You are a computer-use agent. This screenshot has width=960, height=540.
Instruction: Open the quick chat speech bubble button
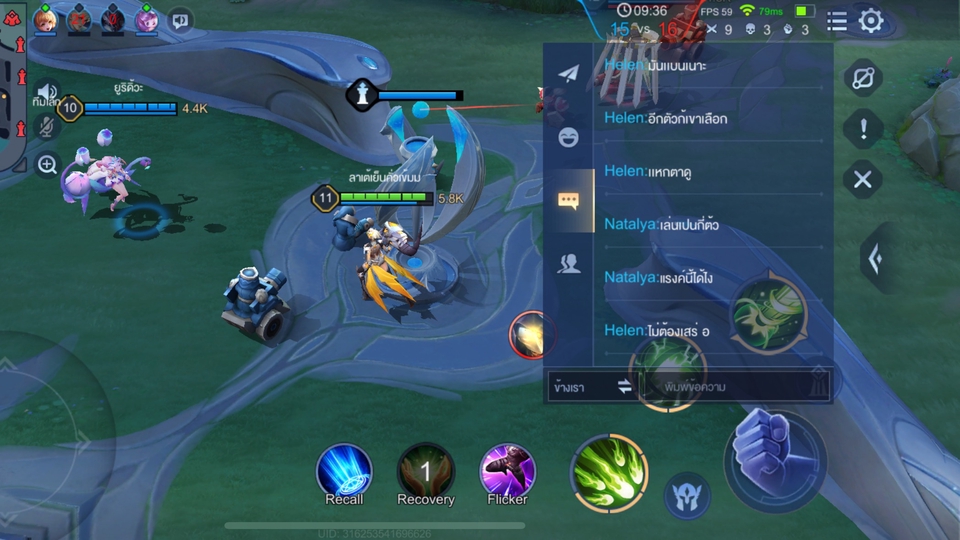pyautogui.click(x=180, y=19)
